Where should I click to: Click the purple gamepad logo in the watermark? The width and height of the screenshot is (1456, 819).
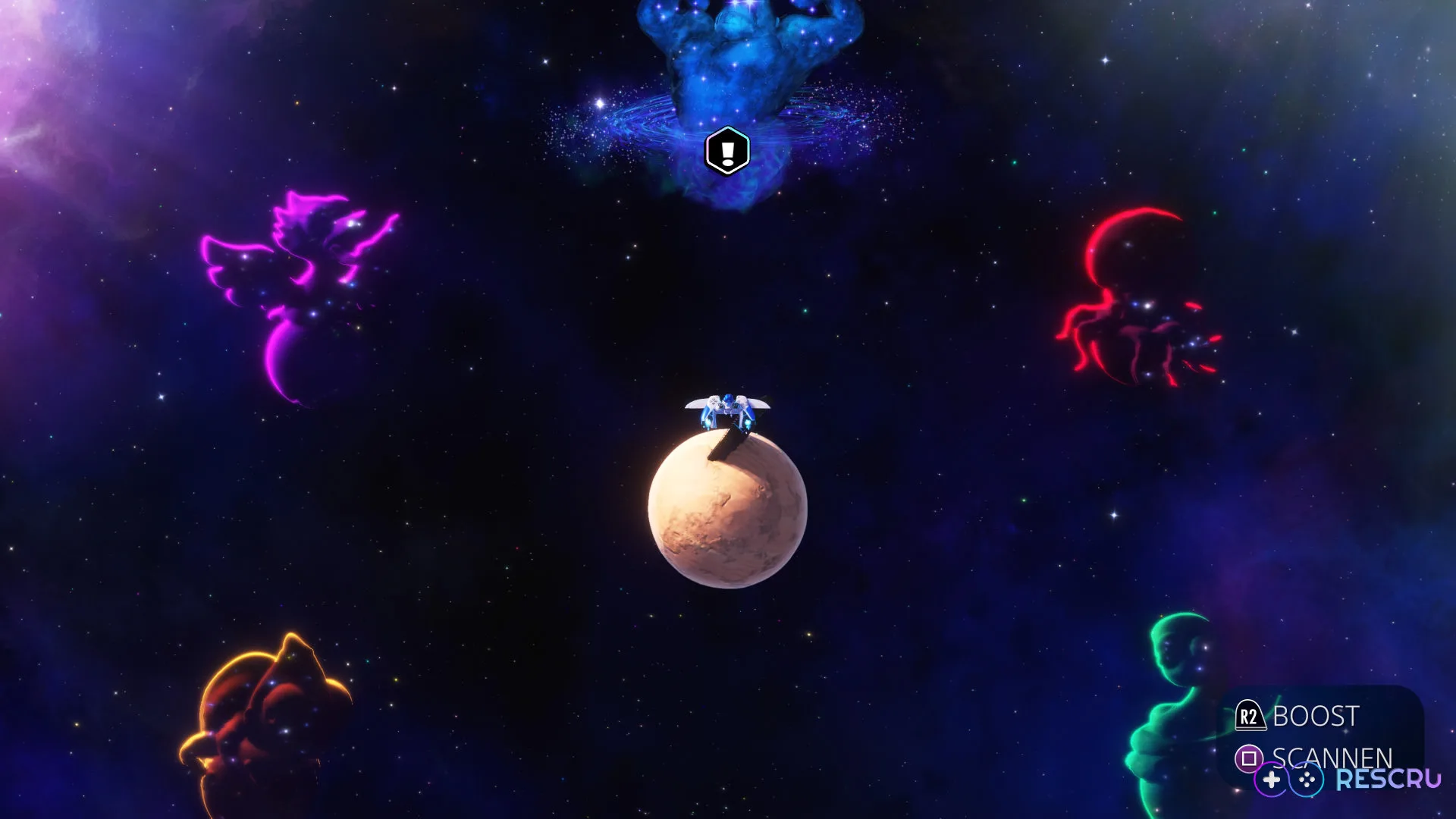tap(1271, 779)
